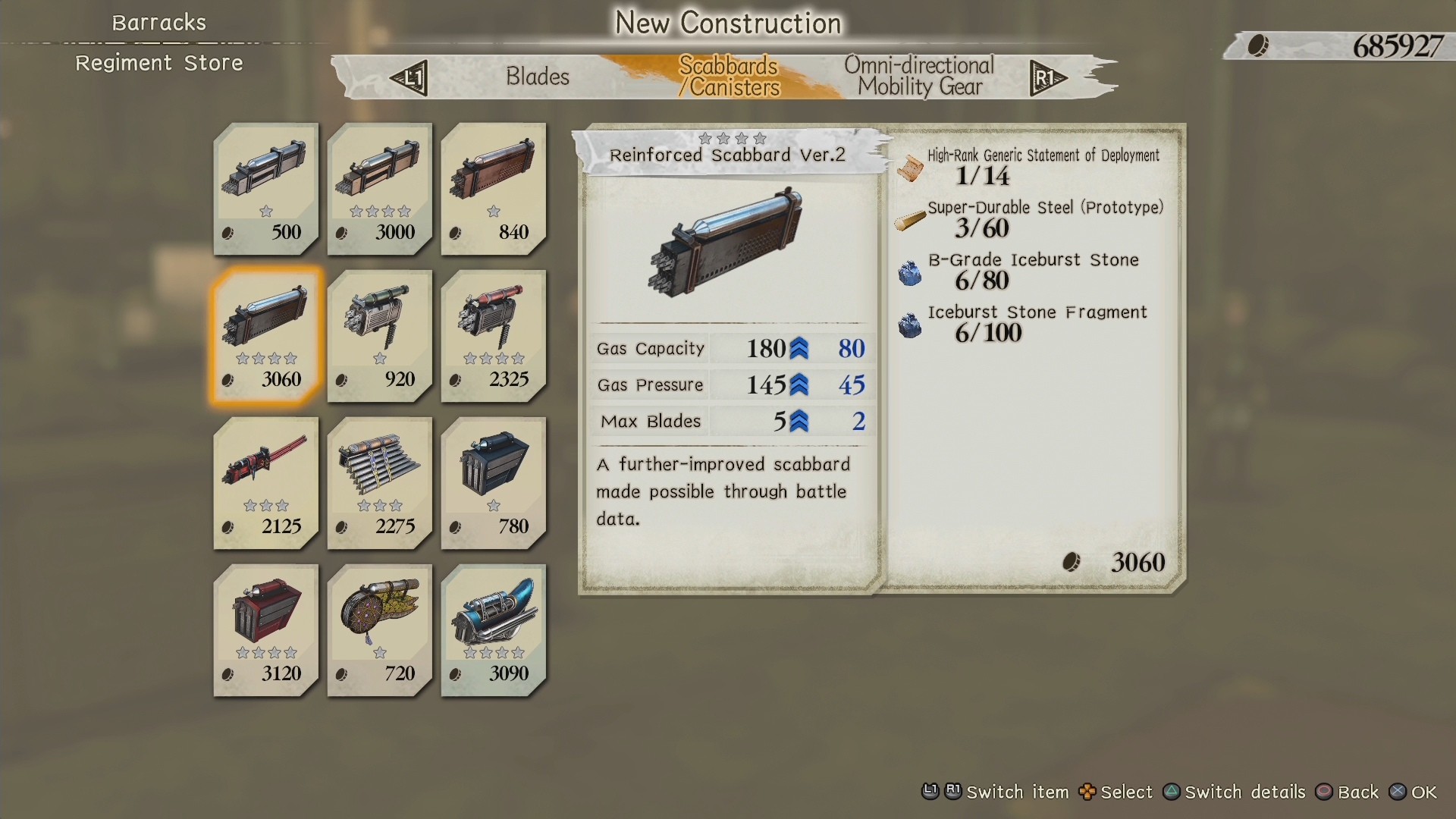Choose the scabbard costing 500
This screenshot has width=1456, height=819.
pyautogui.click(x=266, y=187)
